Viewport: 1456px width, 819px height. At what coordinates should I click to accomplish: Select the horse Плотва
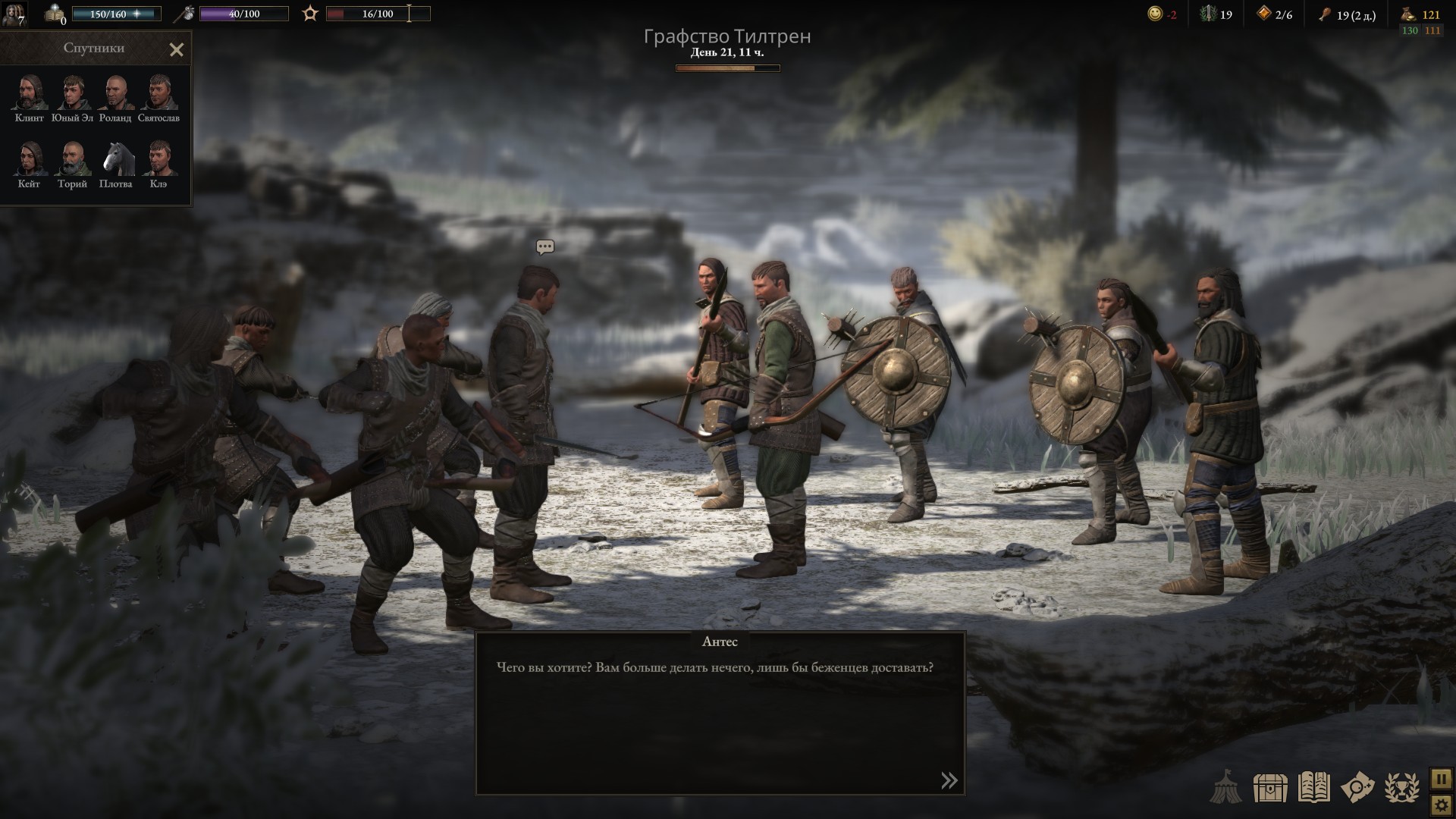coord(115,159)
